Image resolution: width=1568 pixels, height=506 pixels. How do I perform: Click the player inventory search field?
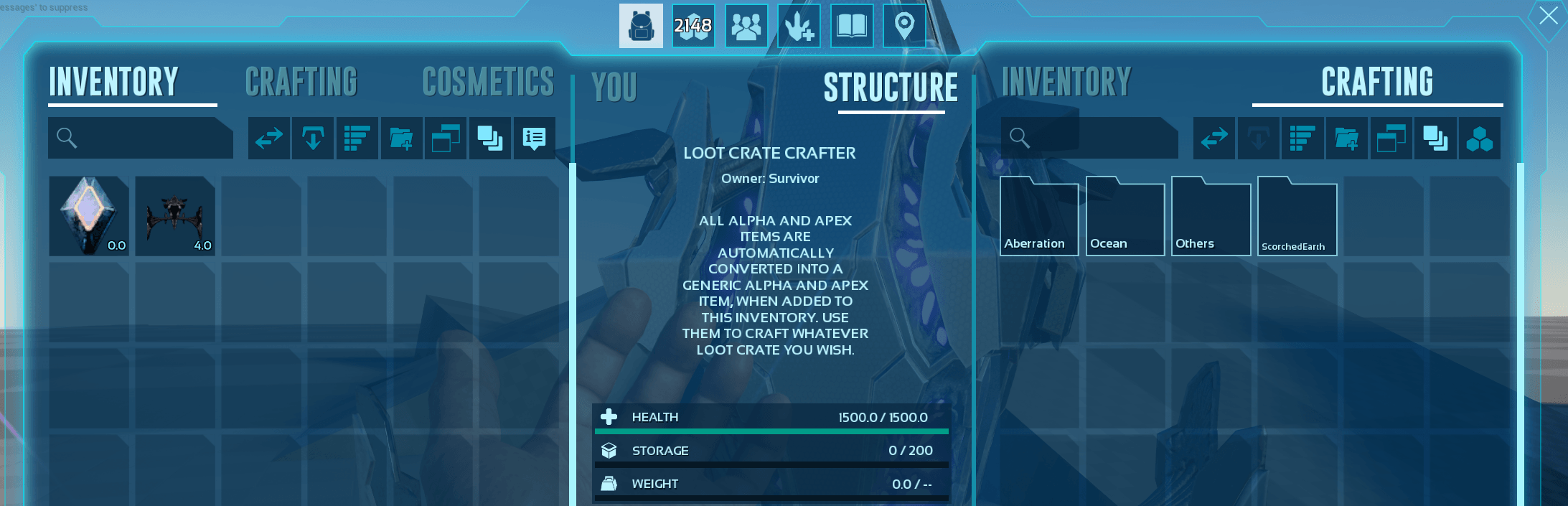pos(141,138)
